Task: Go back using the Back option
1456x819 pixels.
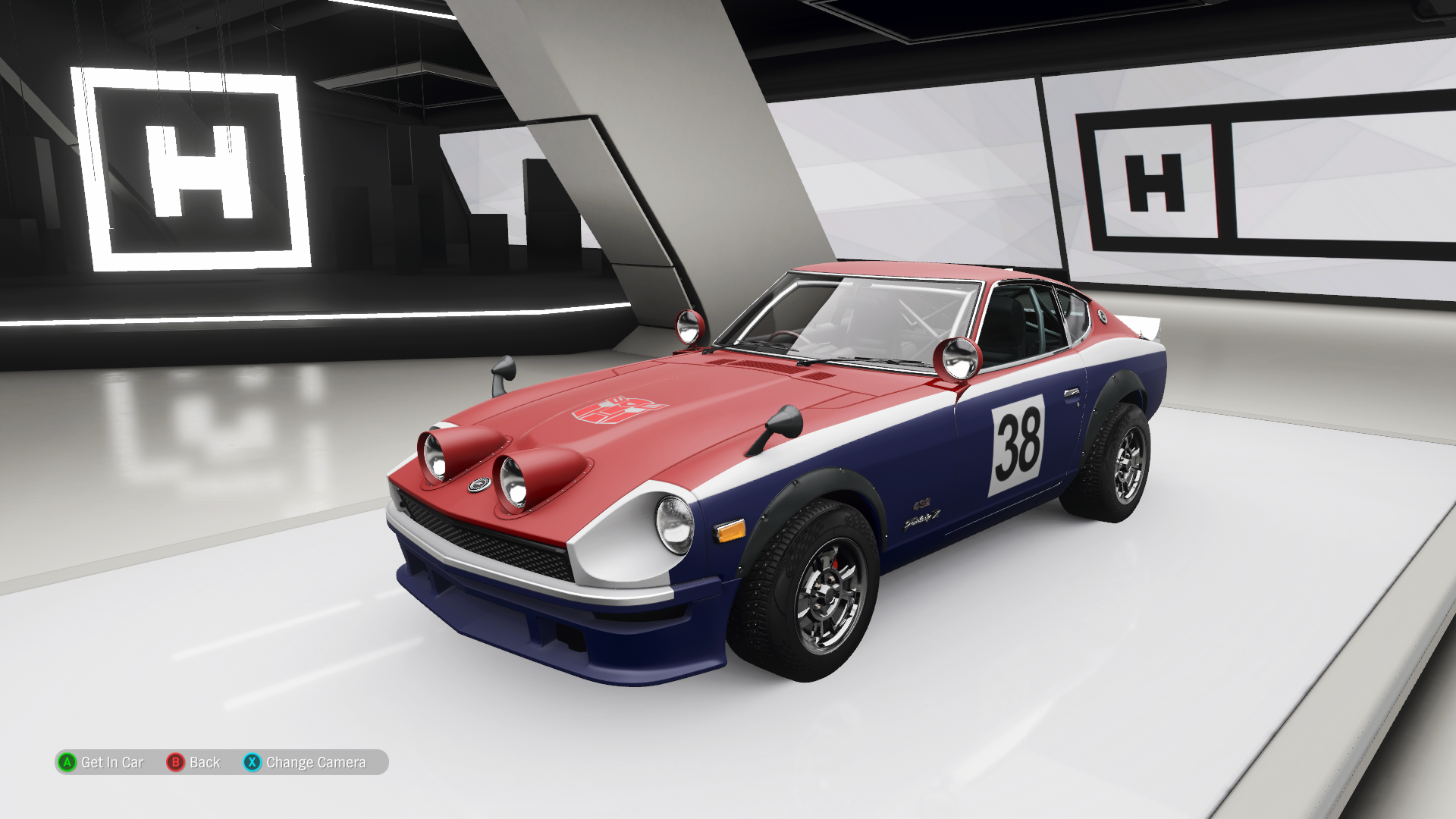Action: pos(194,762)
